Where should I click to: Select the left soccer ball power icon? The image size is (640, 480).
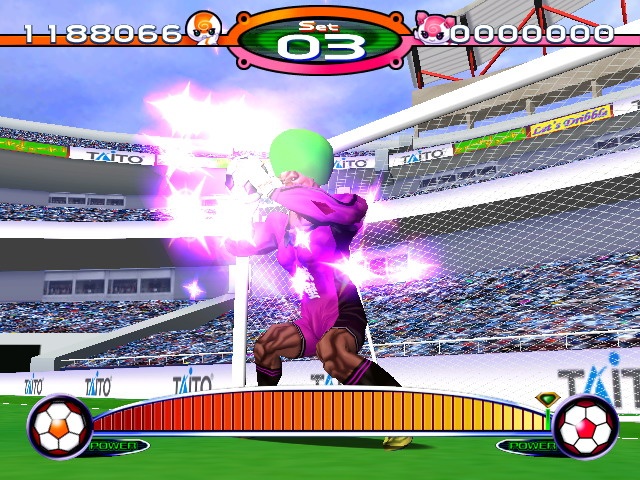tap(59, 424)
